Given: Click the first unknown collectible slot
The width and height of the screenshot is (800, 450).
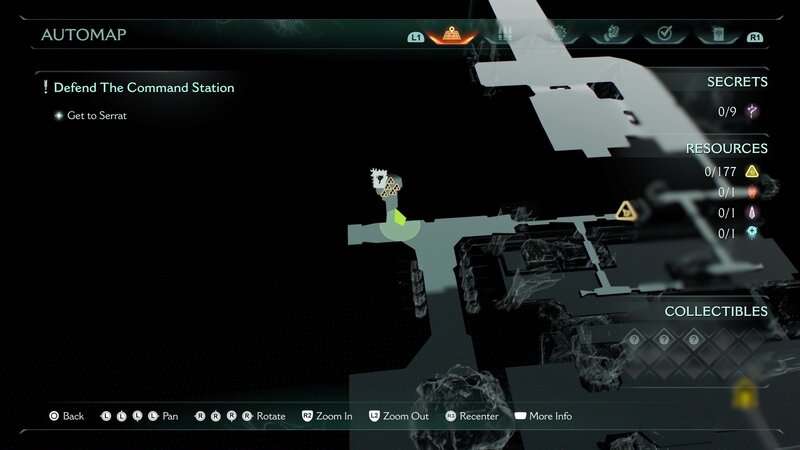Looking at the screenshot, I should [x=633, y=340].
